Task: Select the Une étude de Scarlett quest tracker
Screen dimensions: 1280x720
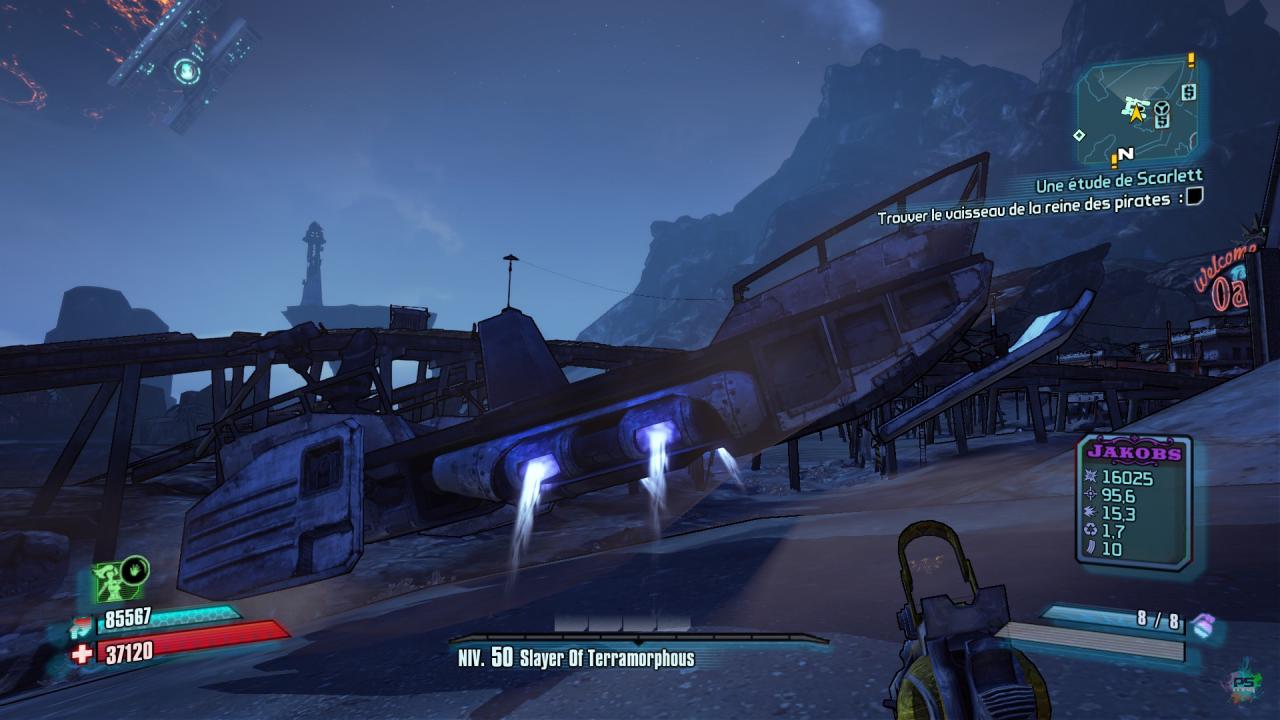Action: pos(1118,186)
